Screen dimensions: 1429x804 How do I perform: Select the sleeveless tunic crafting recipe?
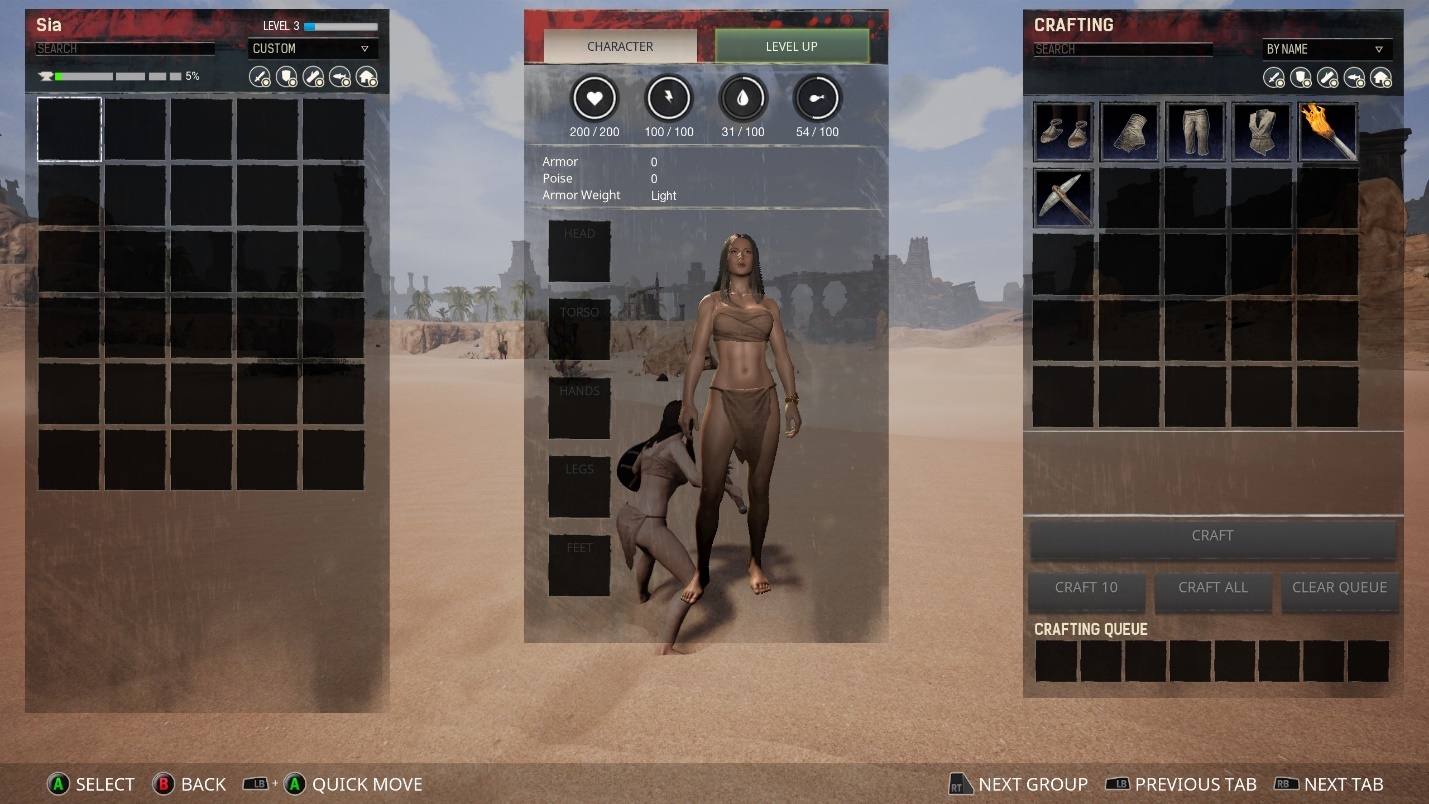click(x=1261, y=132)
